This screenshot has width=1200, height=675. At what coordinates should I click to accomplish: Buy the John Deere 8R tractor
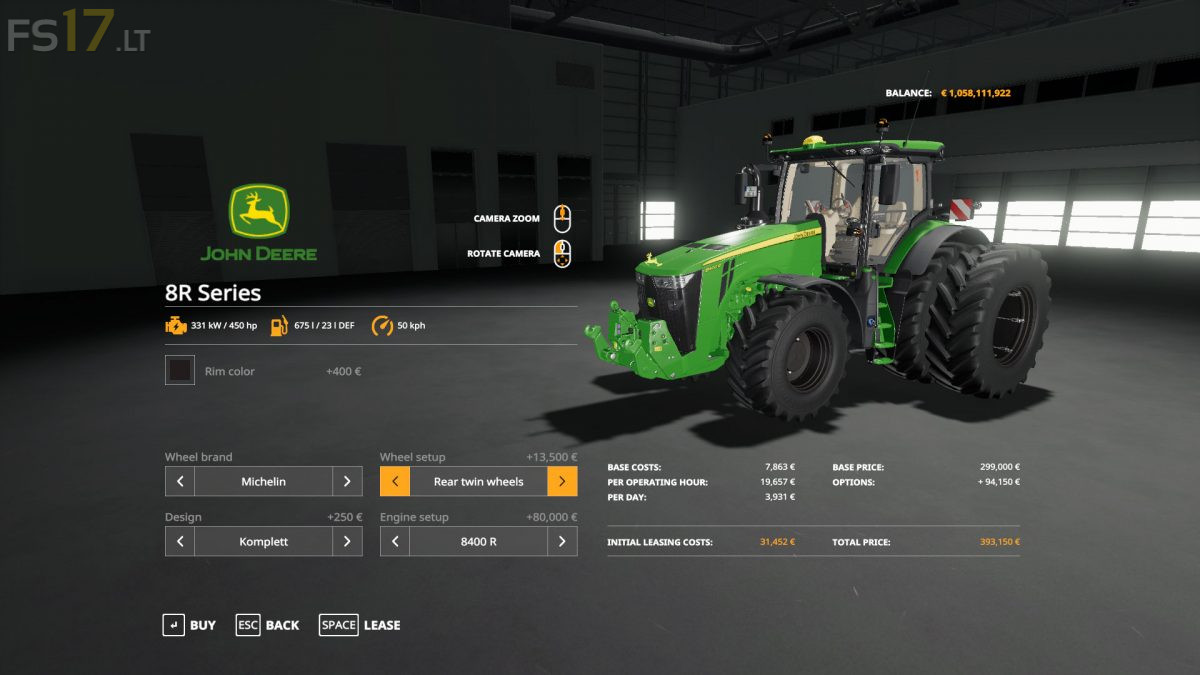[x=189, y=625]
